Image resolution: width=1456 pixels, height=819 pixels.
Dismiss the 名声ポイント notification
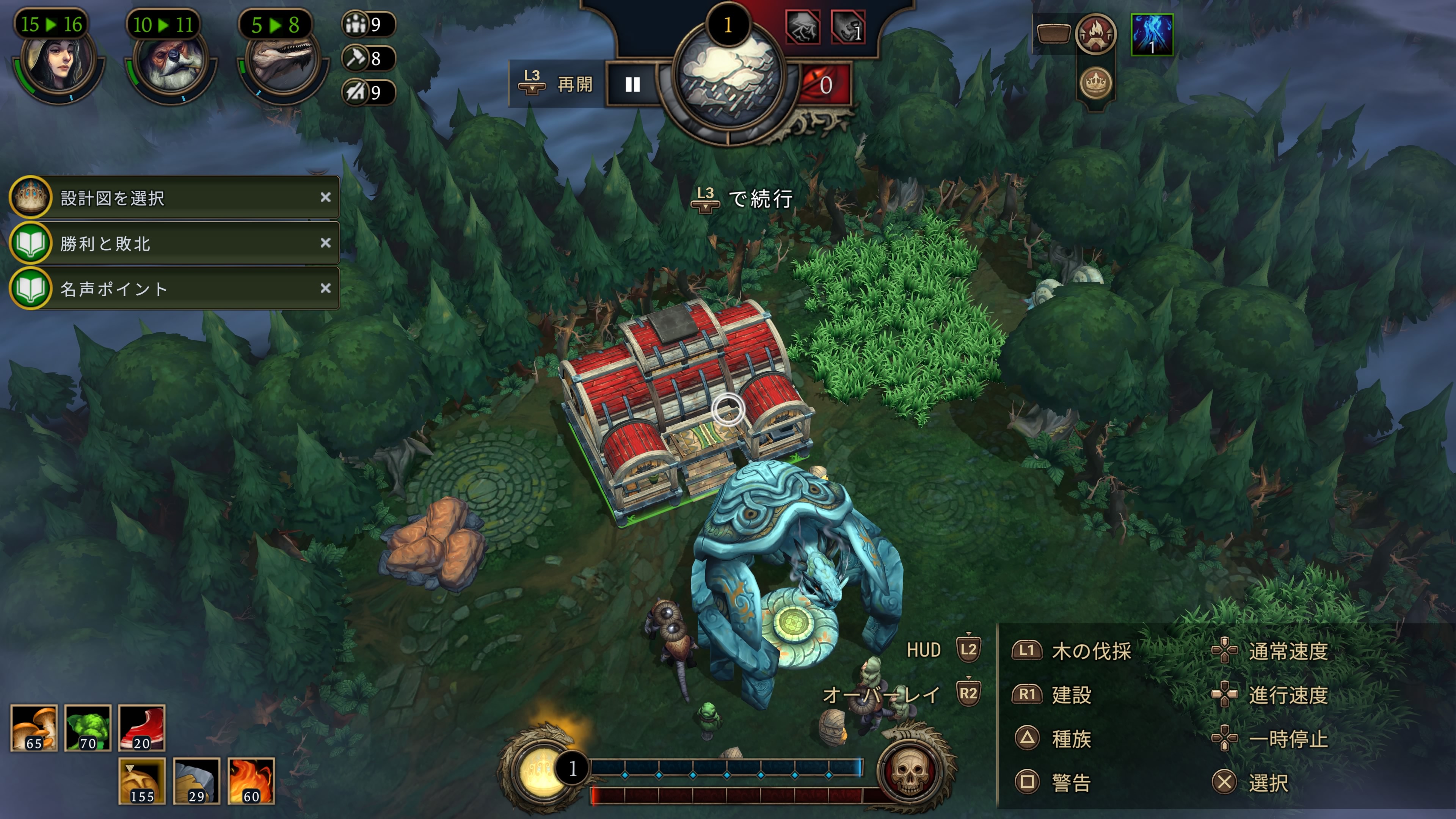[x=326, y=288]
